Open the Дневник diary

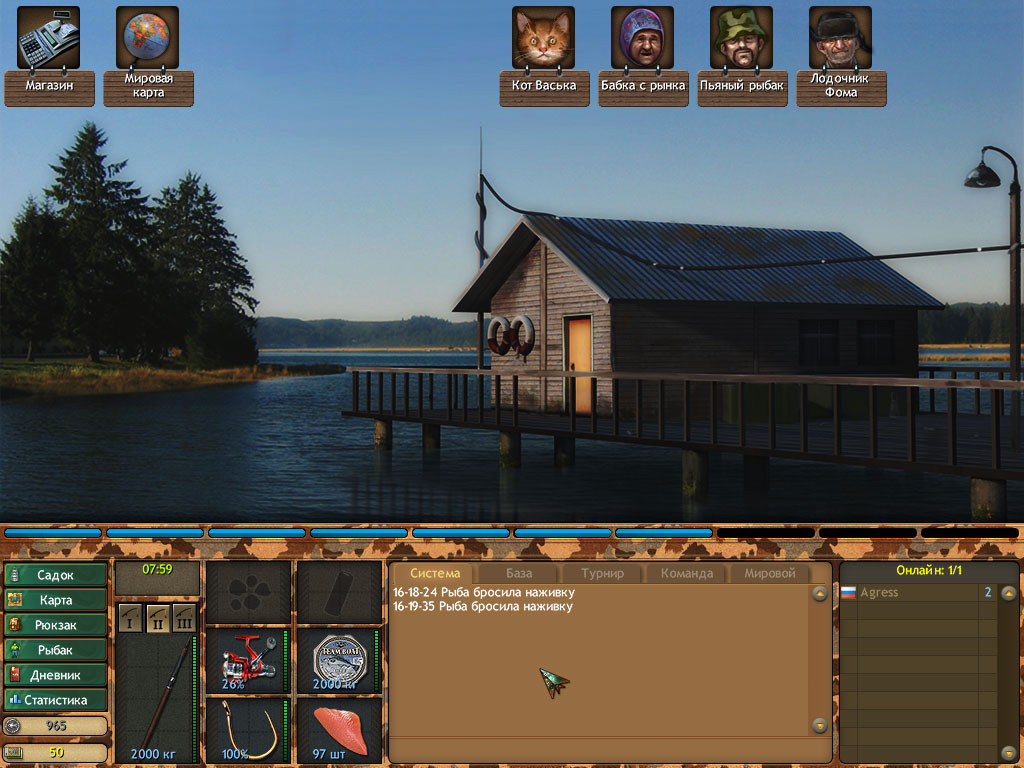tap(56, 675)
